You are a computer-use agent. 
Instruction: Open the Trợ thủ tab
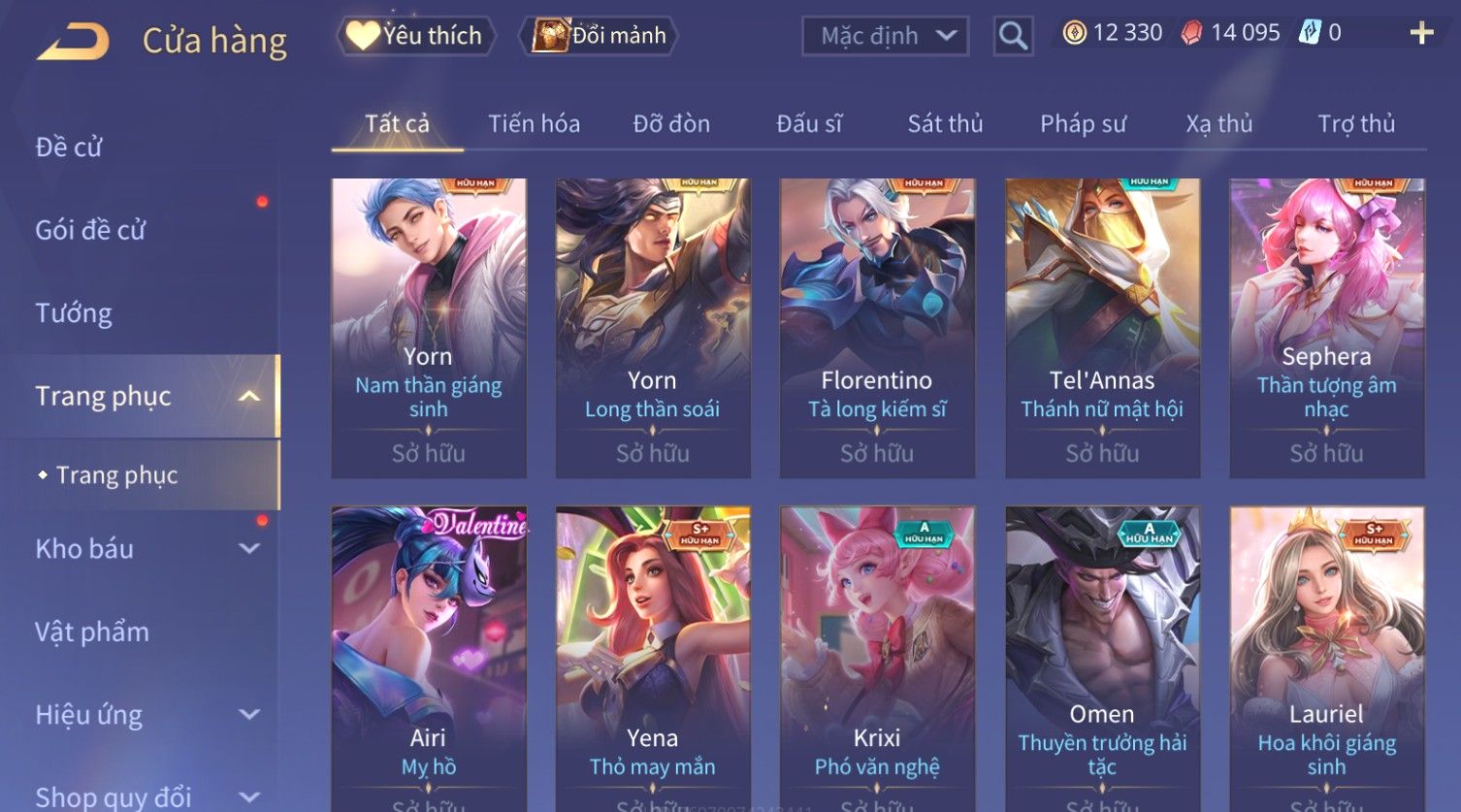pos(1355,123)
